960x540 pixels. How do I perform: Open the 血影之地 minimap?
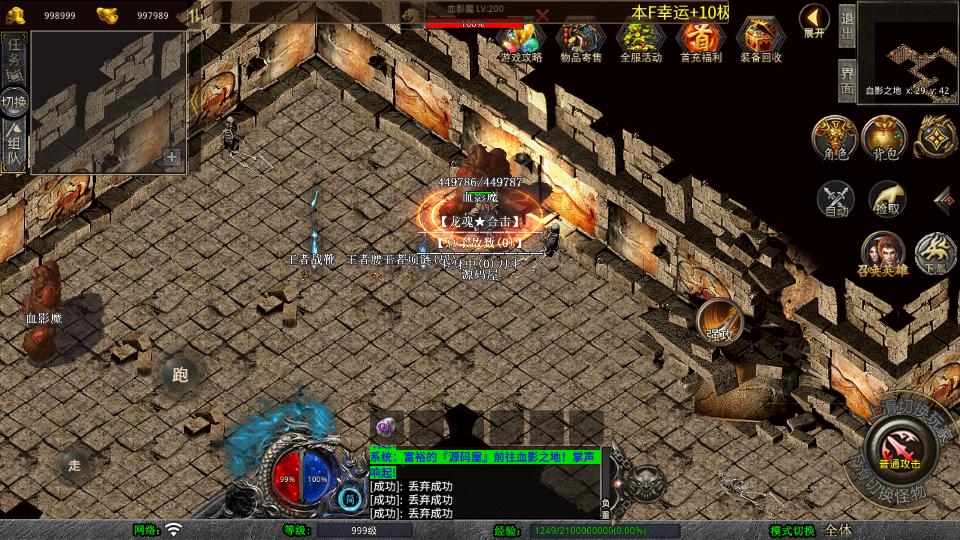tap(907, 50)
